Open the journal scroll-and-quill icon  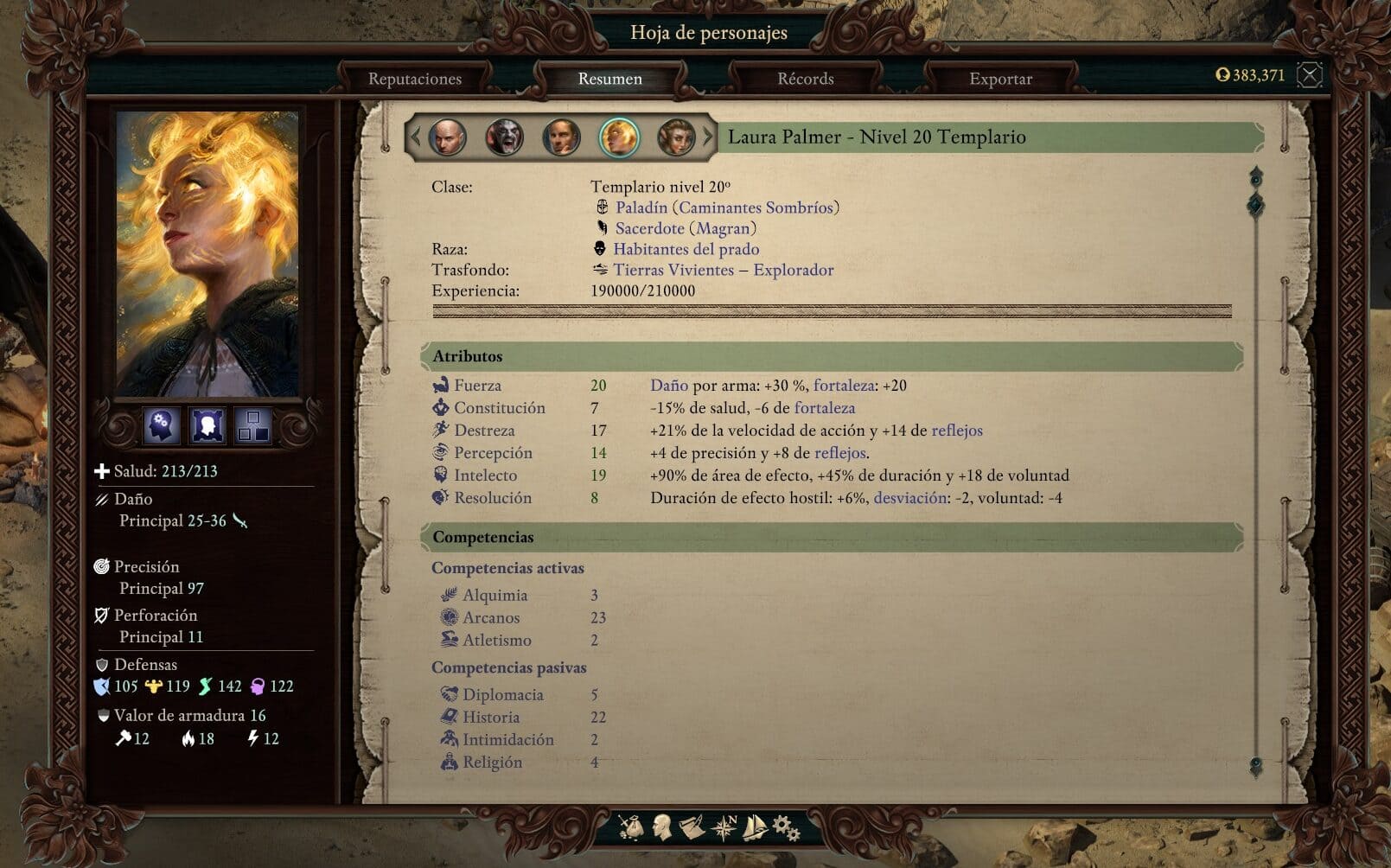tap(692, 827)
